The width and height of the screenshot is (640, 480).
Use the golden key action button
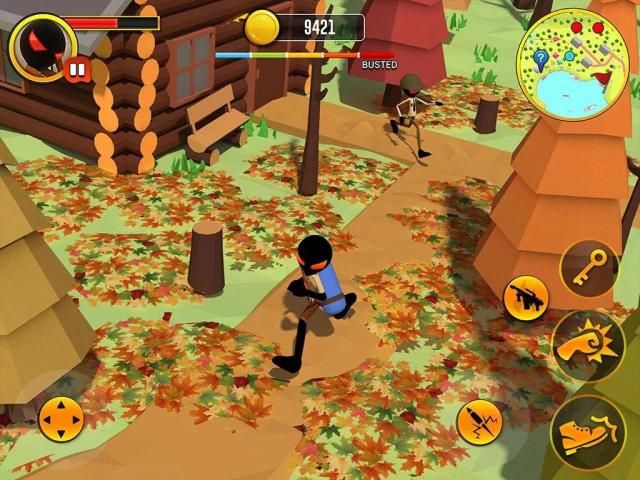(x=588, y=267)
